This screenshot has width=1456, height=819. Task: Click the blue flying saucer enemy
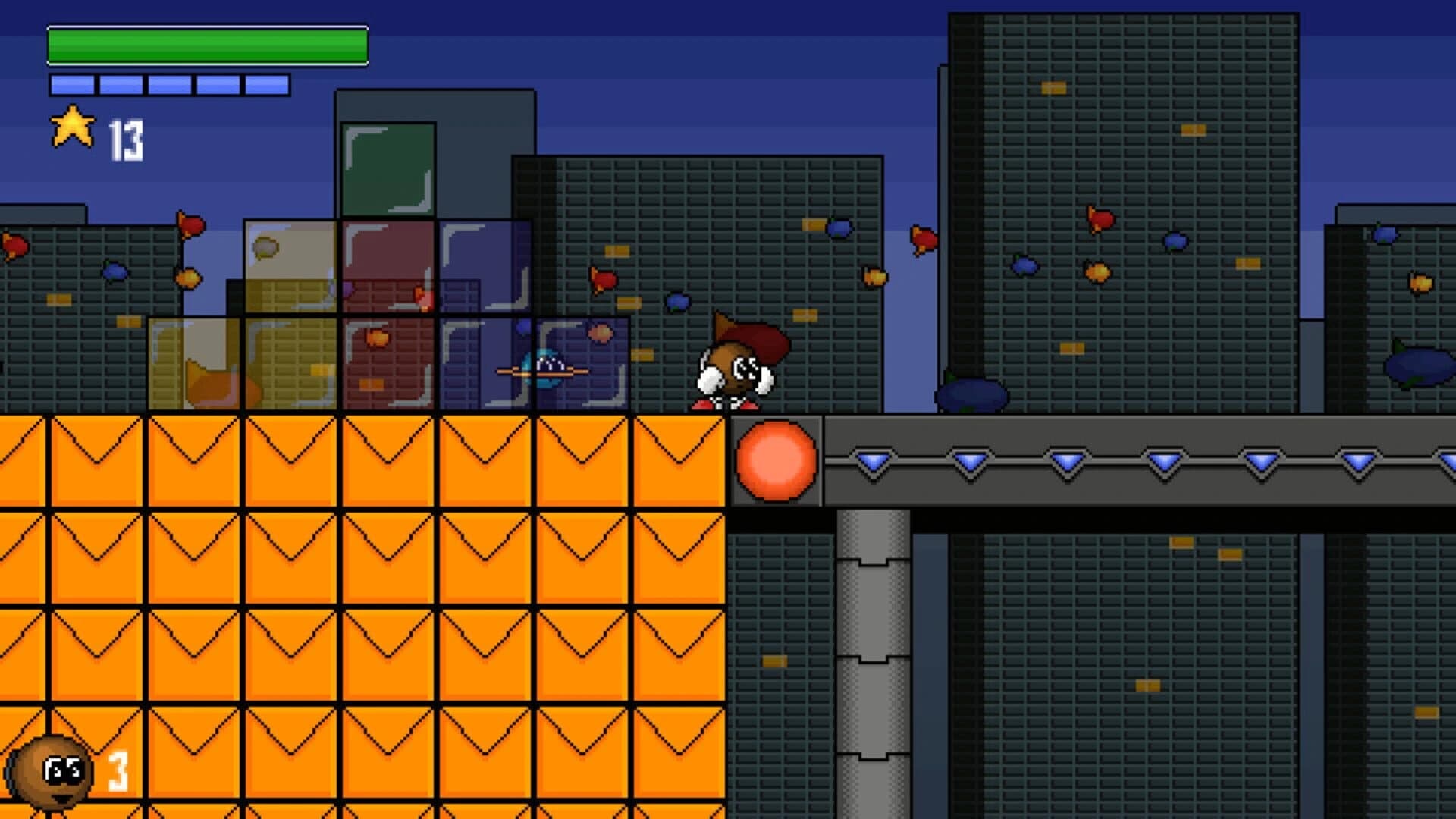542,370
